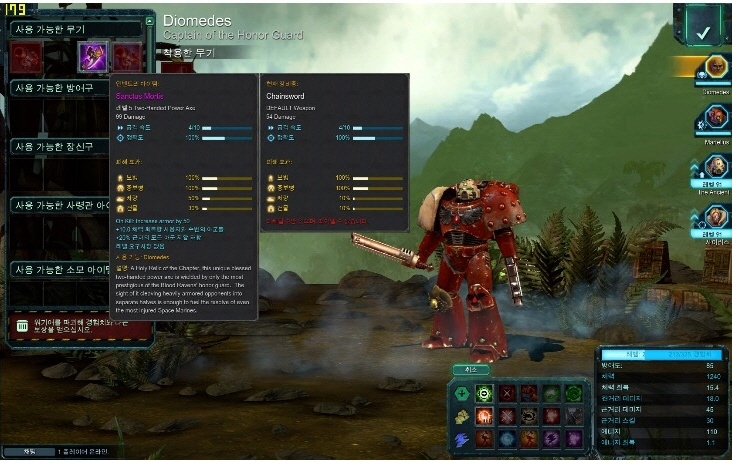Image resolution: width=743 pixels, height=474 pixels.
Task: Click the trash can salvage button
Action: 22,326
